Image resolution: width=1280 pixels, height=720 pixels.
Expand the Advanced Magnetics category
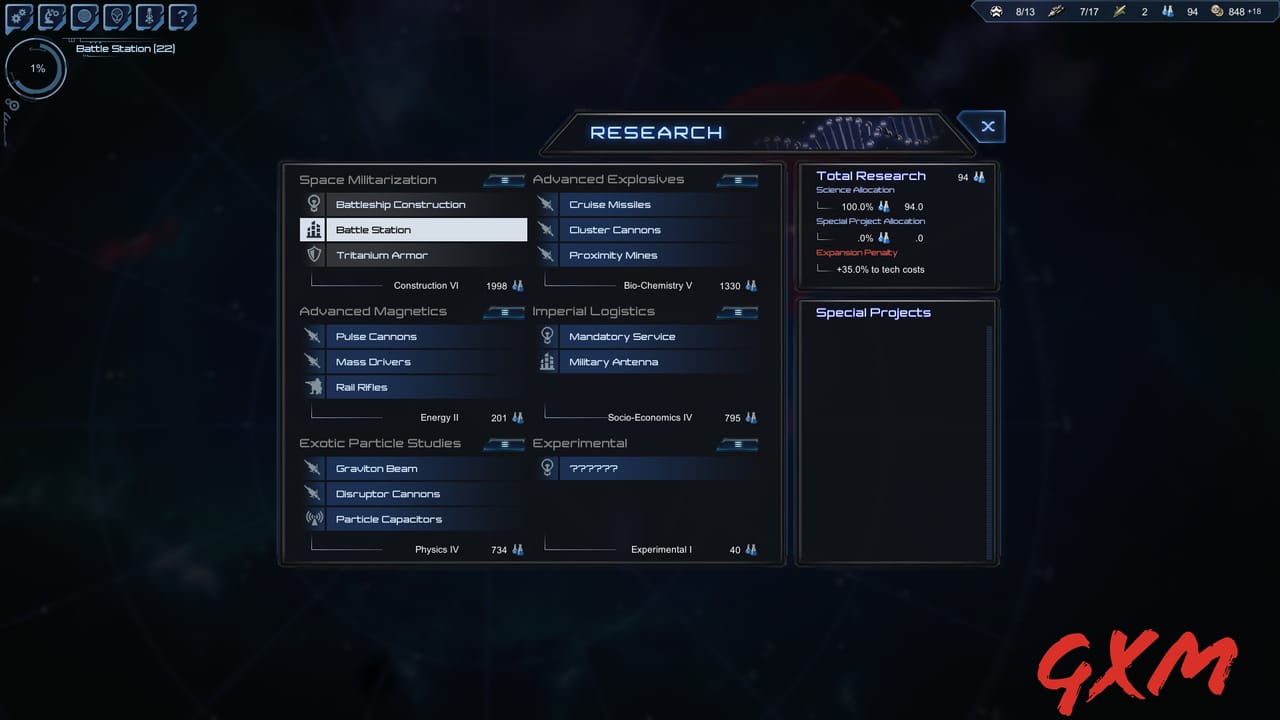[373, 311]
